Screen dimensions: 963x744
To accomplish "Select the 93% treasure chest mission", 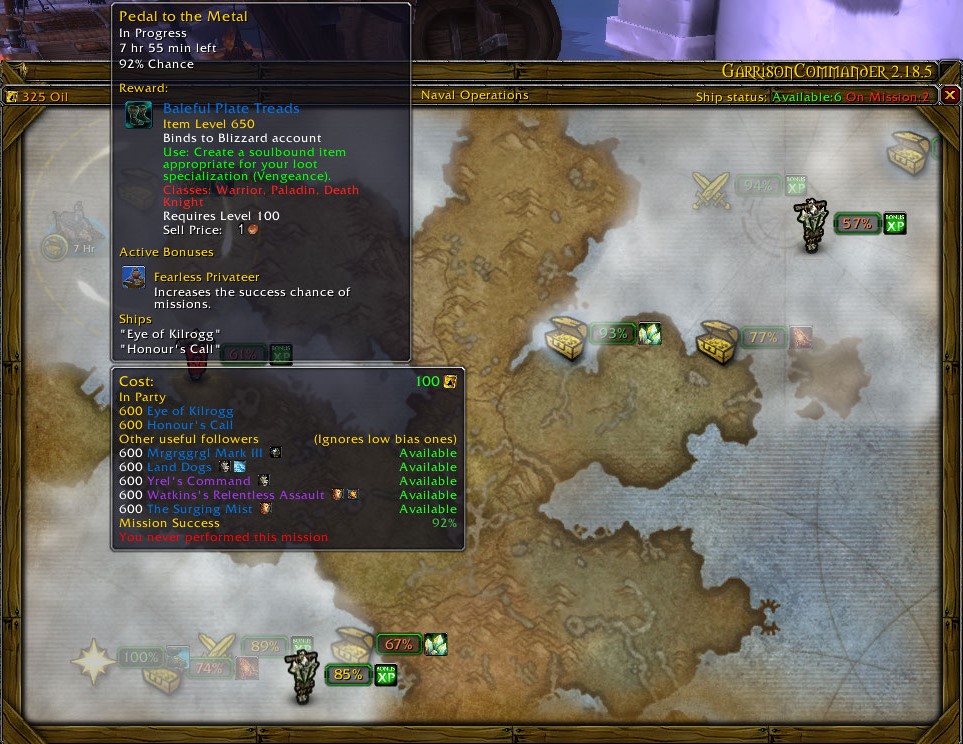I will point(567,337).
